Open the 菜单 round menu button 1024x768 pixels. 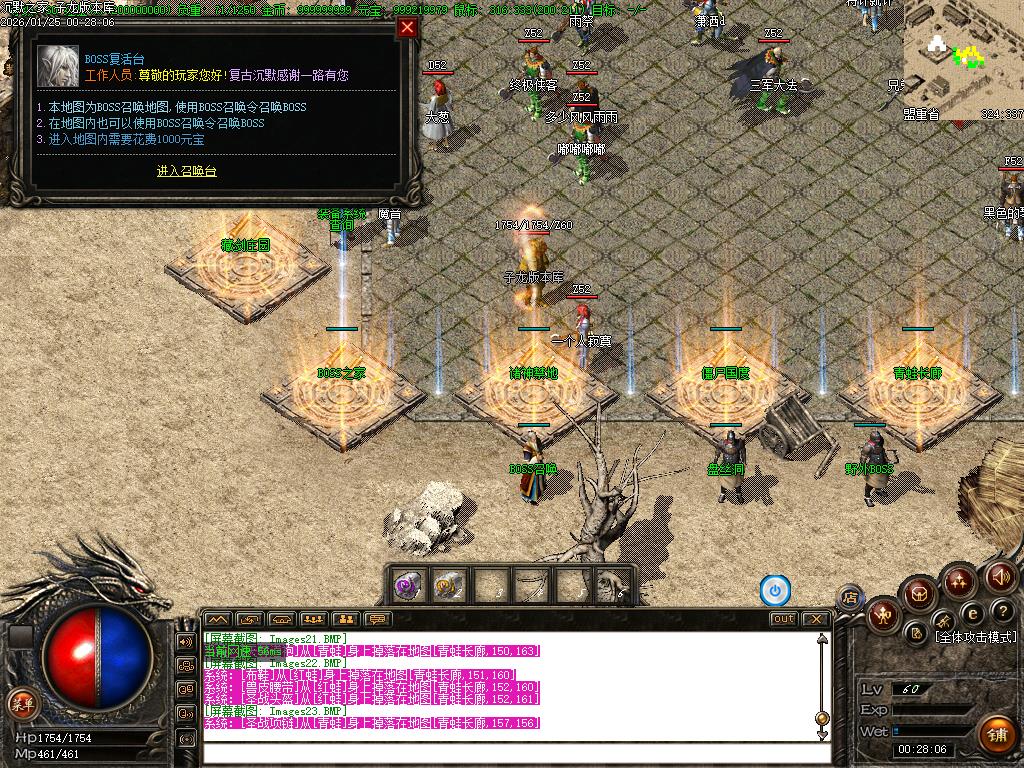(x=20, y=703)
